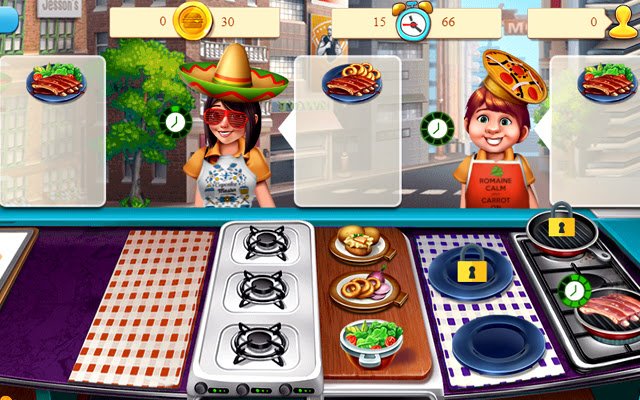The width and height of the screenshot is (640, 400).
Task: Pick the onion rings plate
Action: (x=364, y=288)
